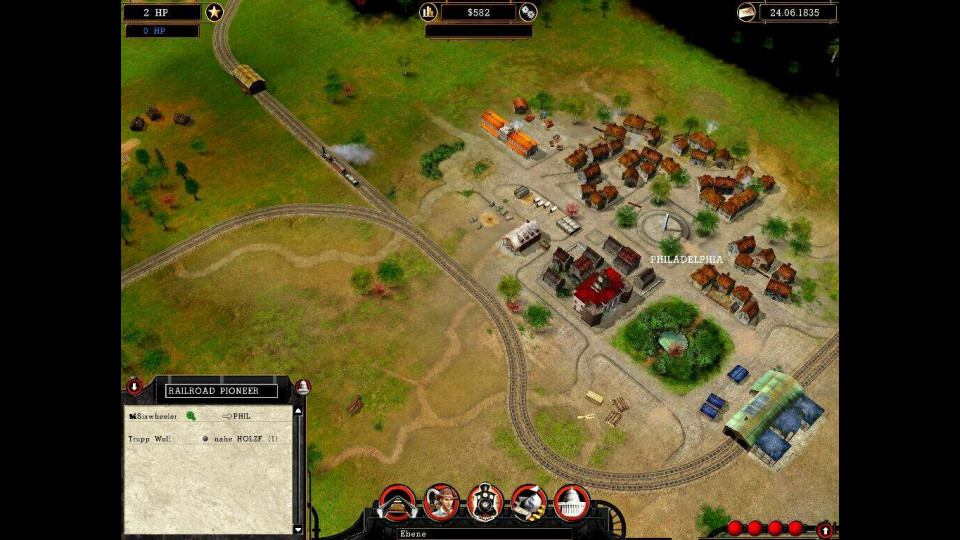Open the locomotive menu
The width and height of the screenshot is (960, 540).
tap(485, 501)
